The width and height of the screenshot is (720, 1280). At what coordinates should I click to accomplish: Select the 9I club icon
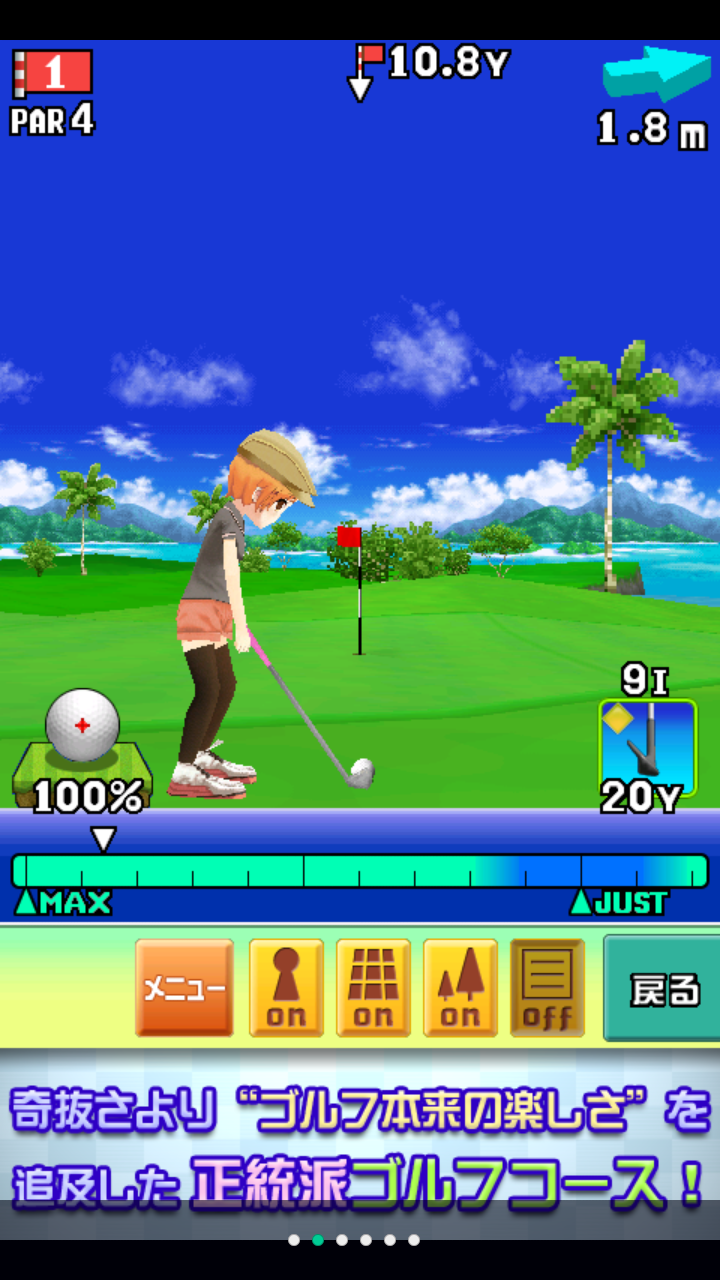[x=647, y=738]
